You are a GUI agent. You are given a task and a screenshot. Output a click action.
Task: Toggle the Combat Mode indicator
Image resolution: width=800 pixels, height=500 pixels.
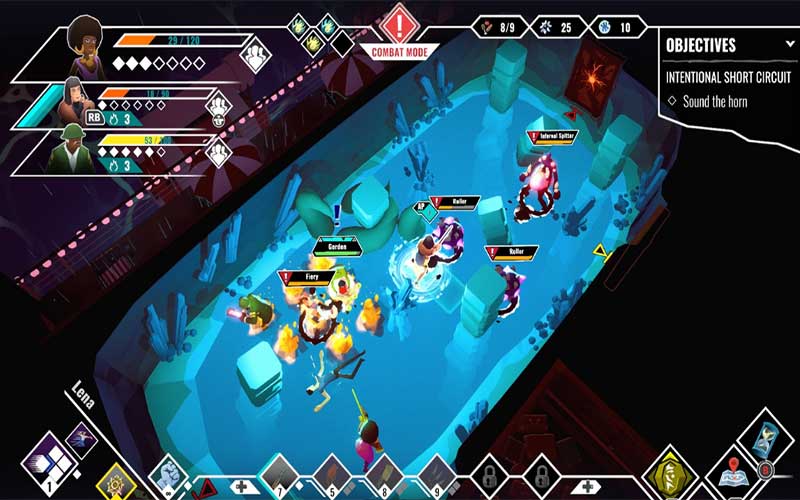[x=401, y=30]
